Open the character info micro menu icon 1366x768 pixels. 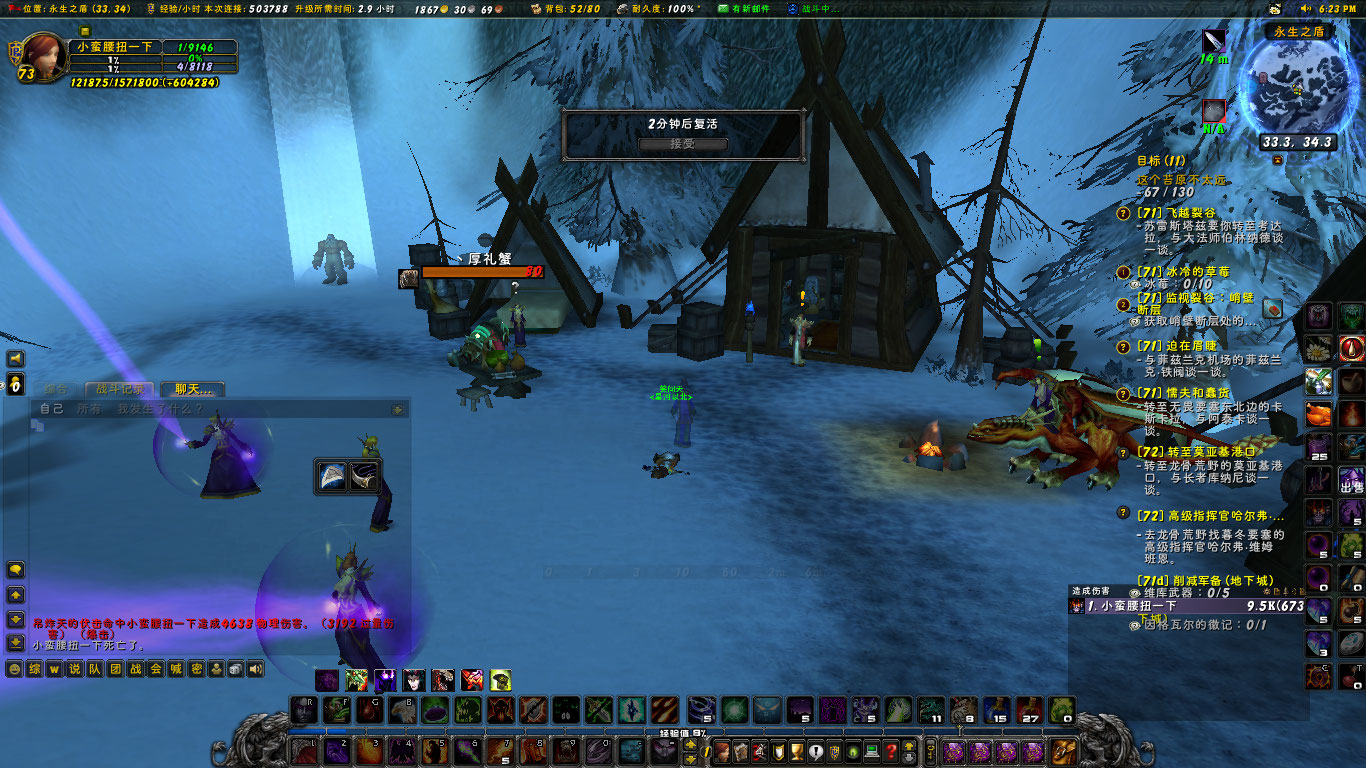point(722,751)
